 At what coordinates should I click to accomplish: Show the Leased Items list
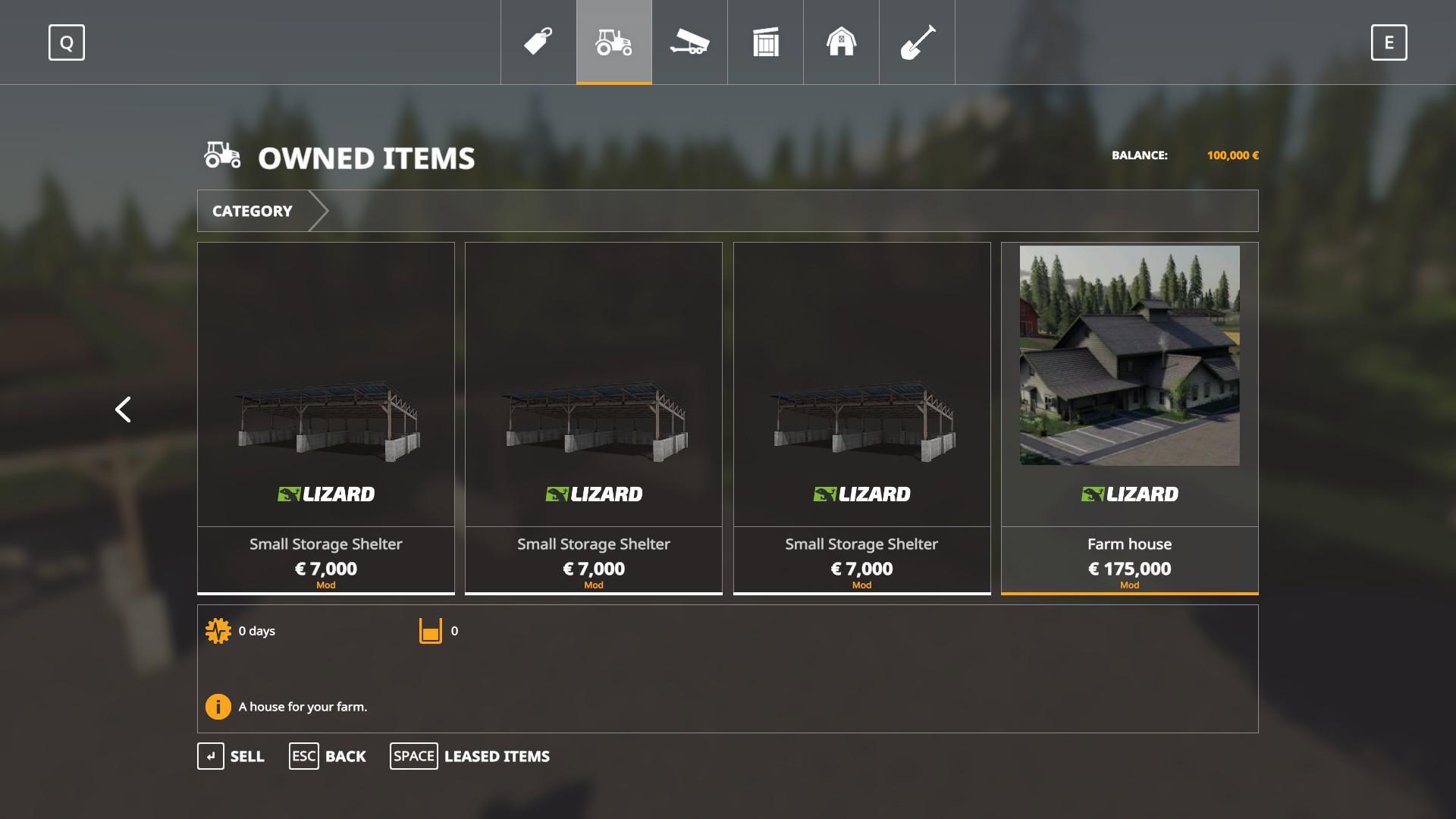(x=470, y=756)
